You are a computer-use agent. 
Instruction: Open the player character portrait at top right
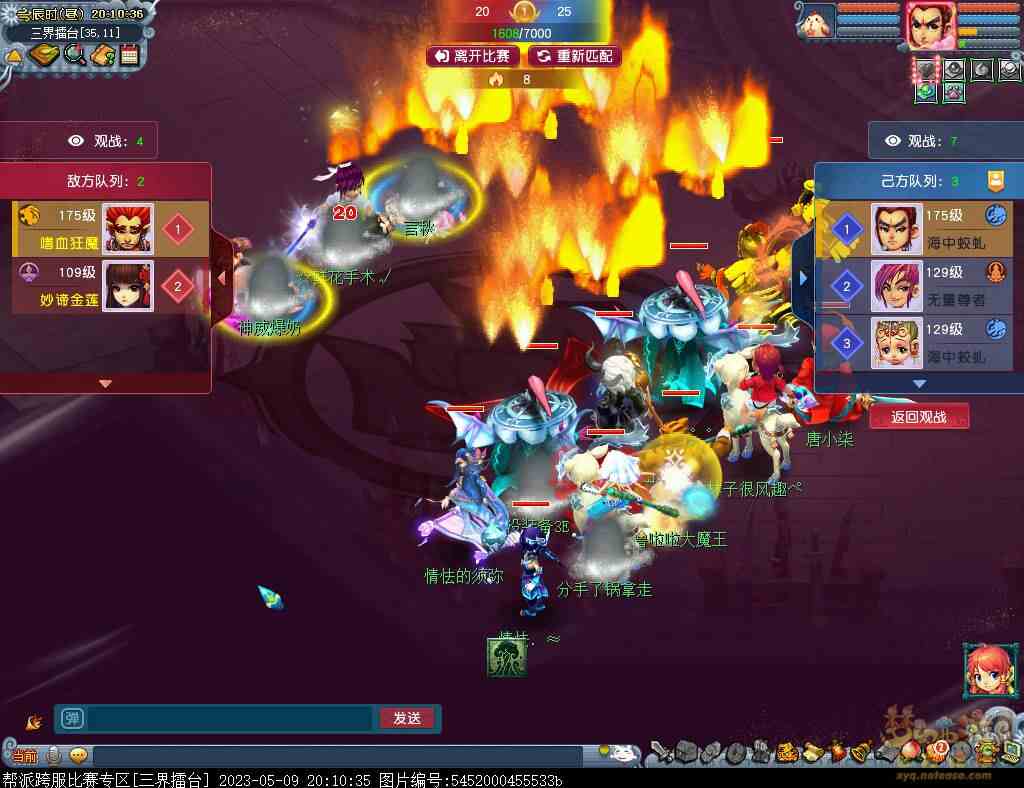click(x=930, y=24)
